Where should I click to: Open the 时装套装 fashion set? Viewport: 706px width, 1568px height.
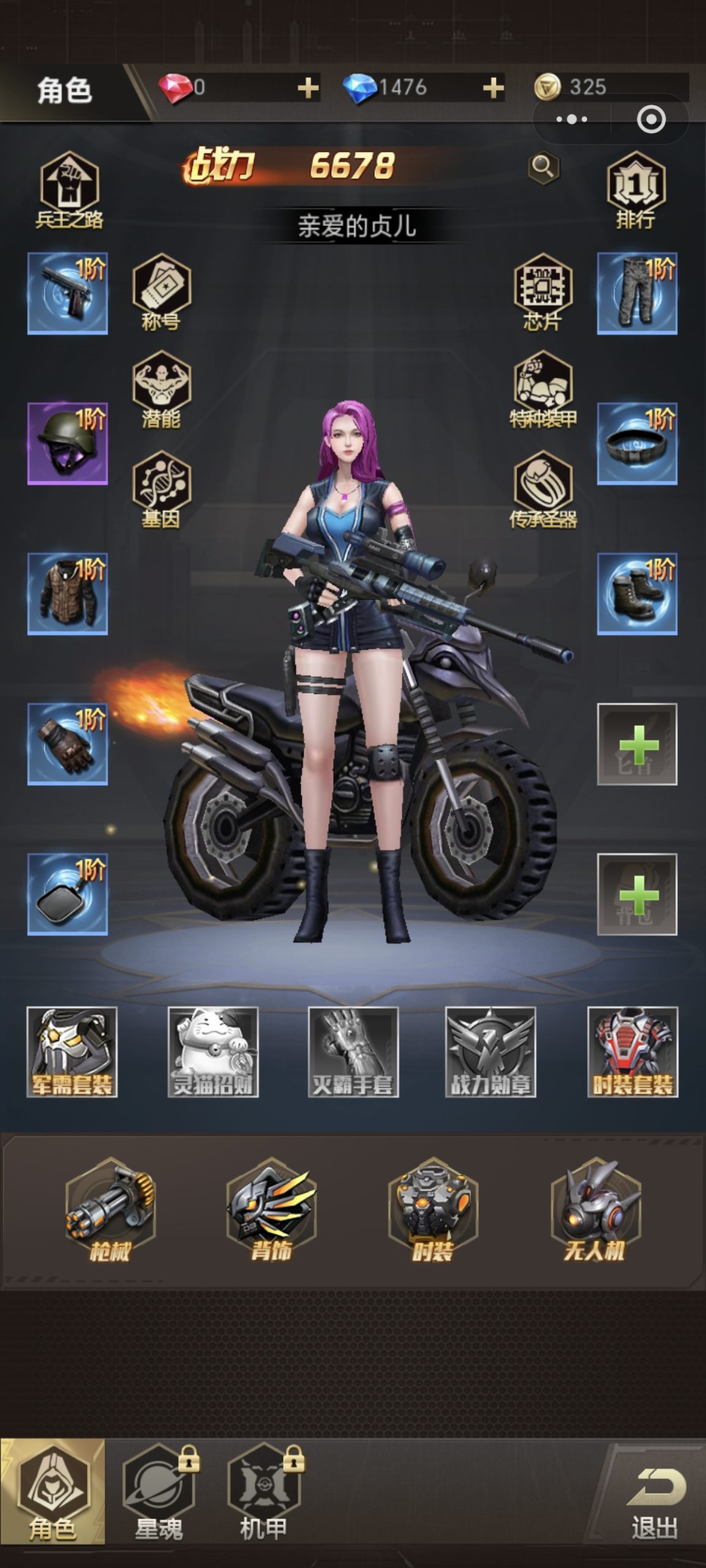click(633, 1052)
